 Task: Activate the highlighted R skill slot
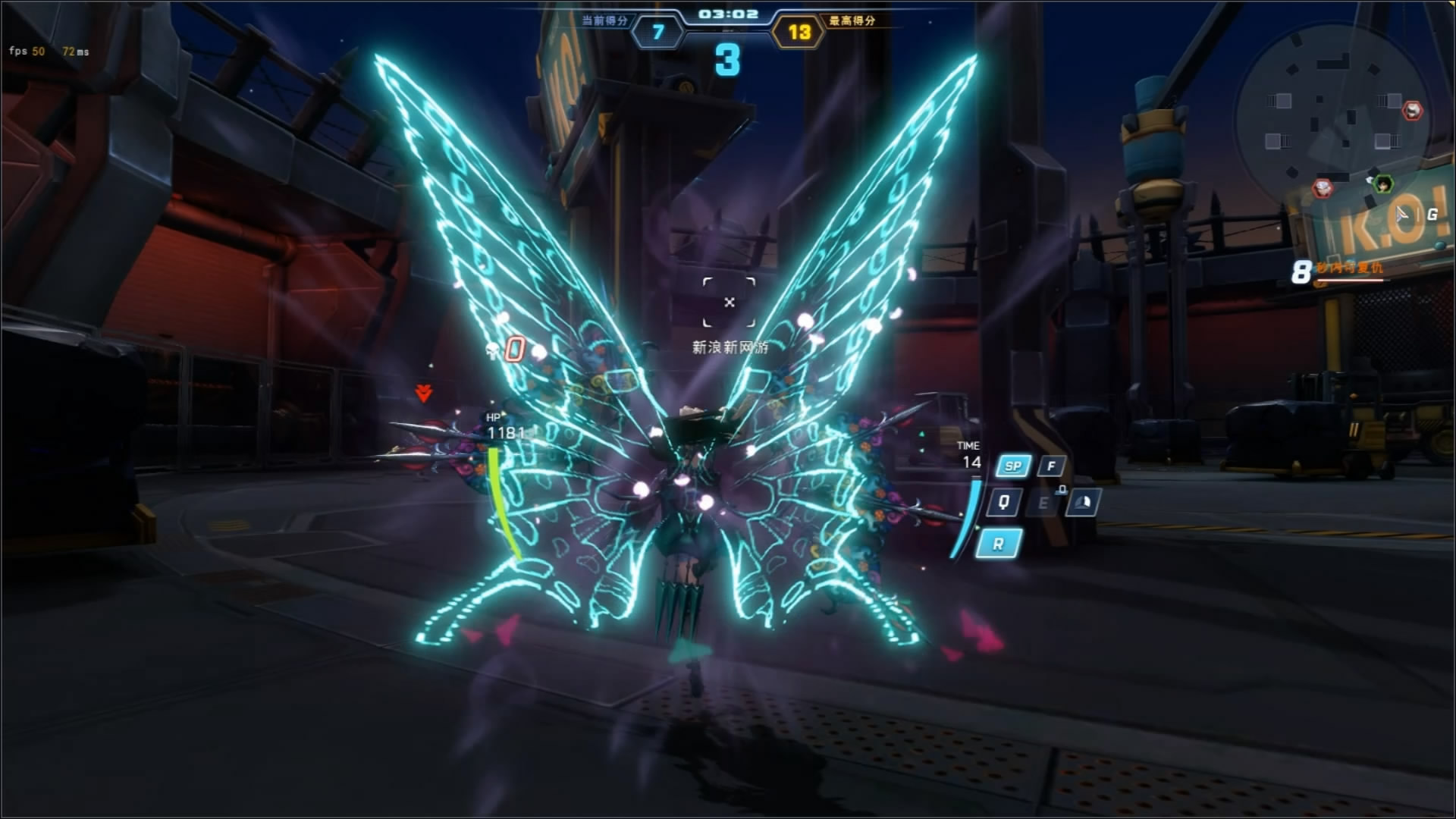998,544
